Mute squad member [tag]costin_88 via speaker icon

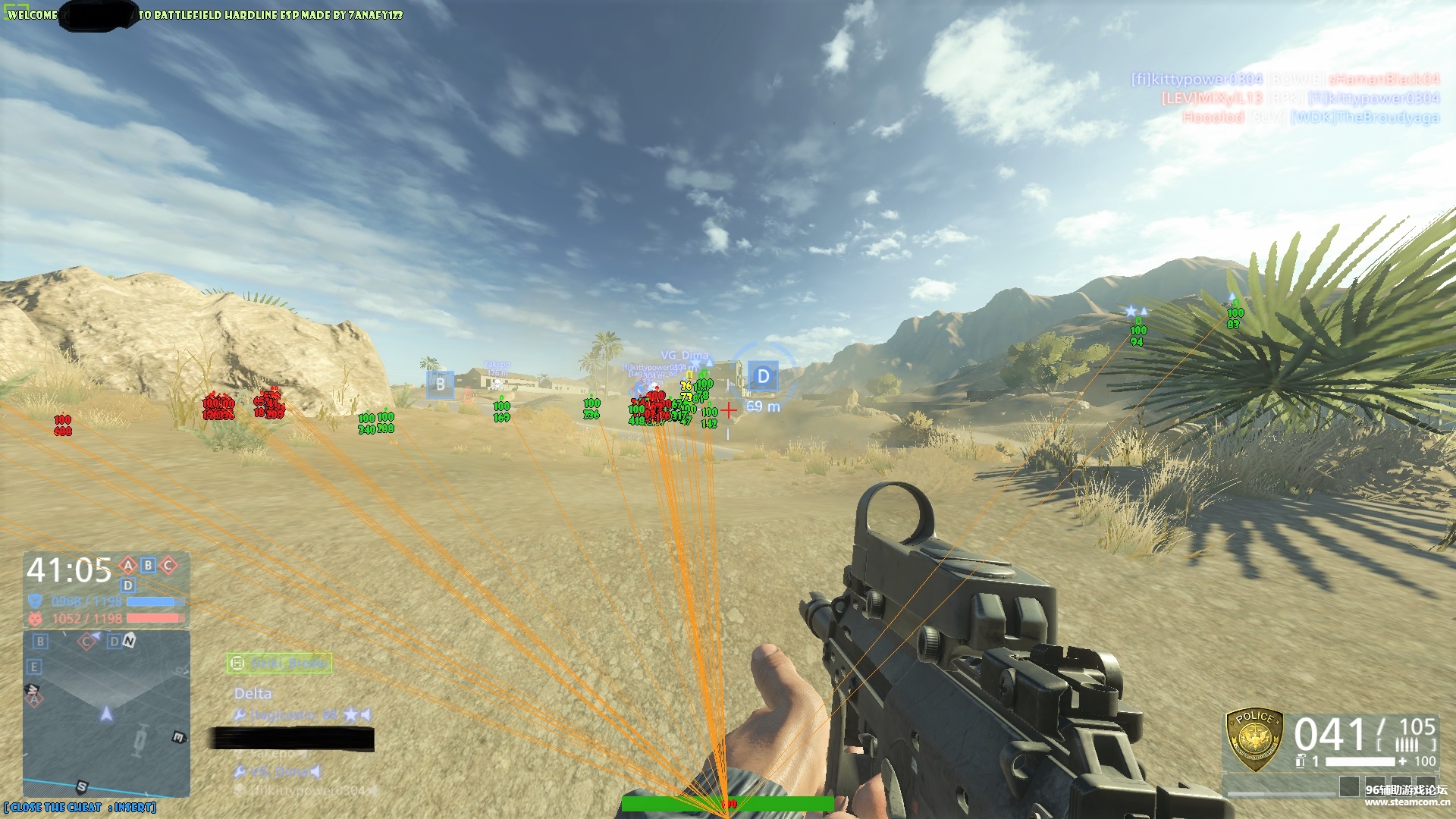pos(366,714)
